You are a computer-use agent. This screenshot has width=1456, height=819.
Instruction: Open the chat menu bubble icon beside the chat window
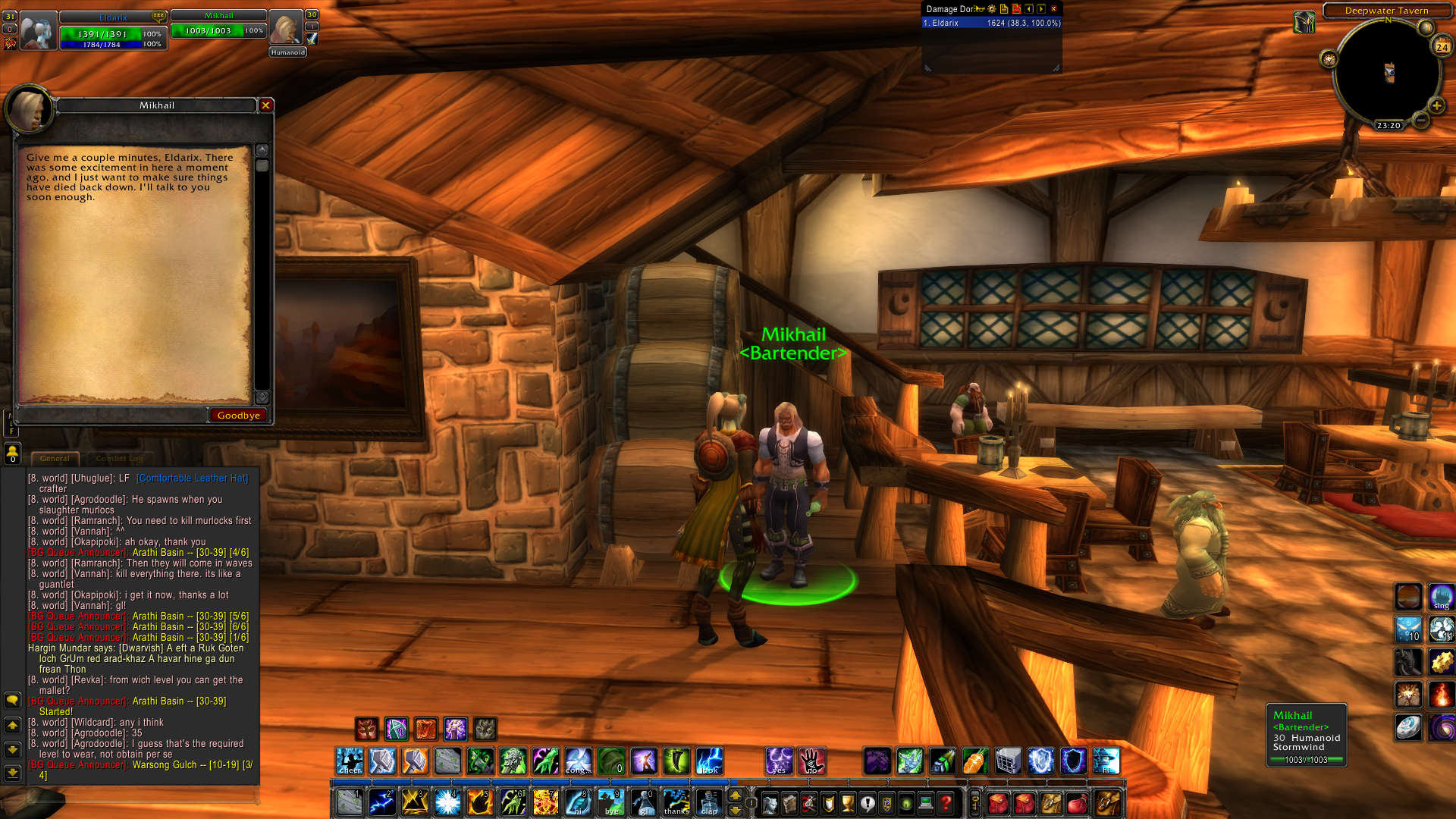pyautogui.click(x=11, y=701)
